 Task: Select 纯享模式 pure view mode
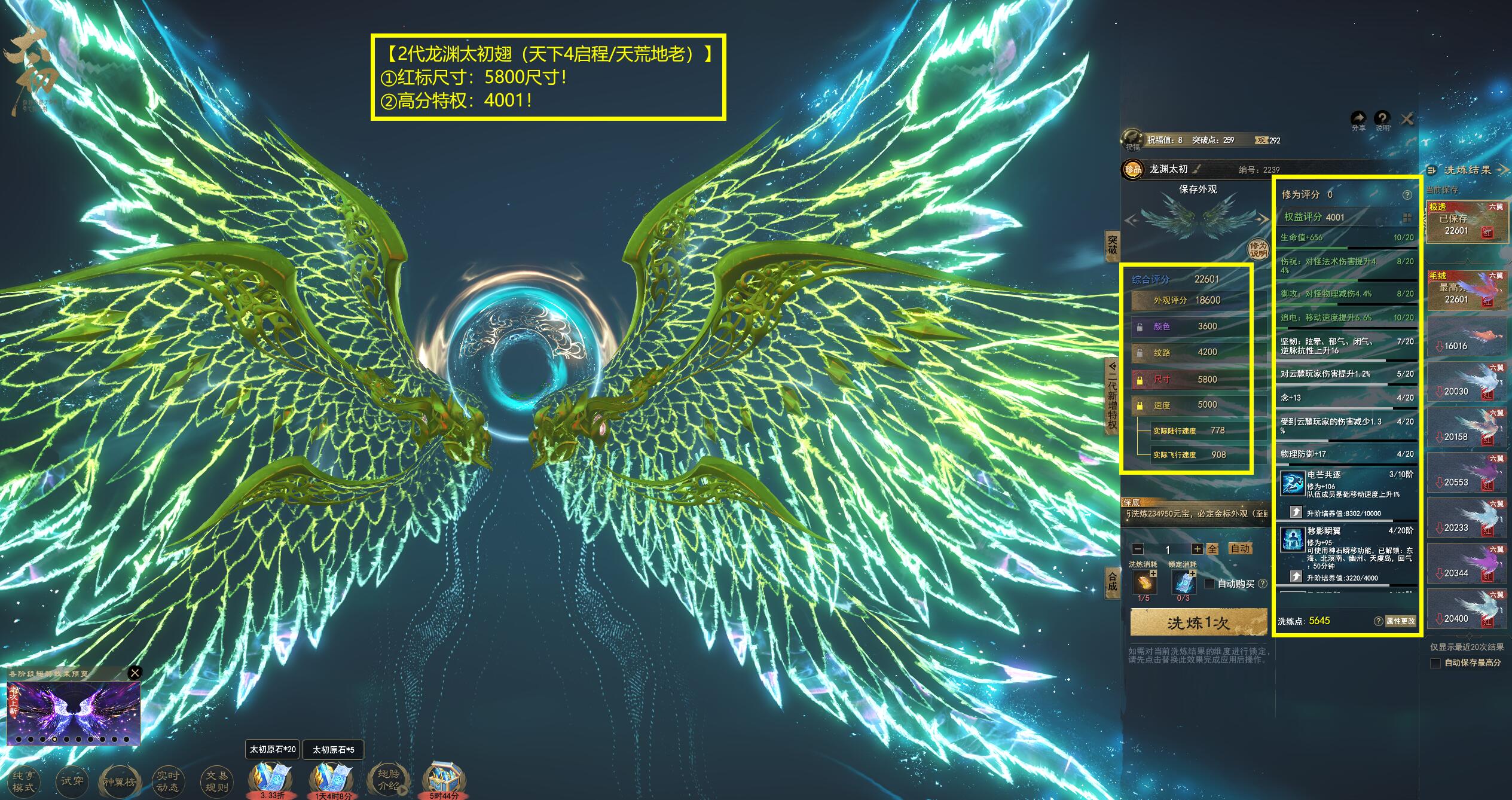[x=24, y=781]
